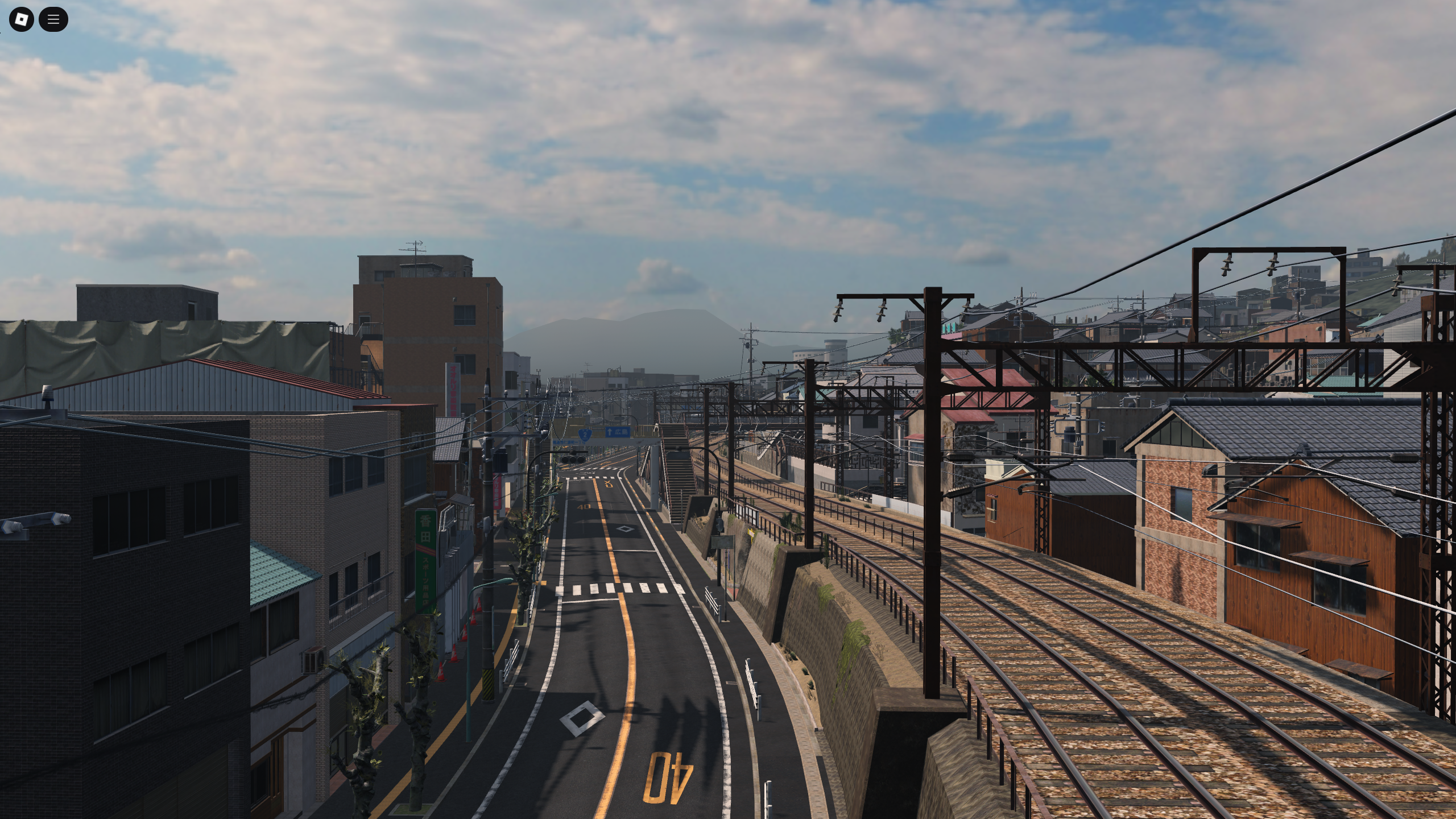Click the blue 広島 direction sign over the road

coord(617,432)
